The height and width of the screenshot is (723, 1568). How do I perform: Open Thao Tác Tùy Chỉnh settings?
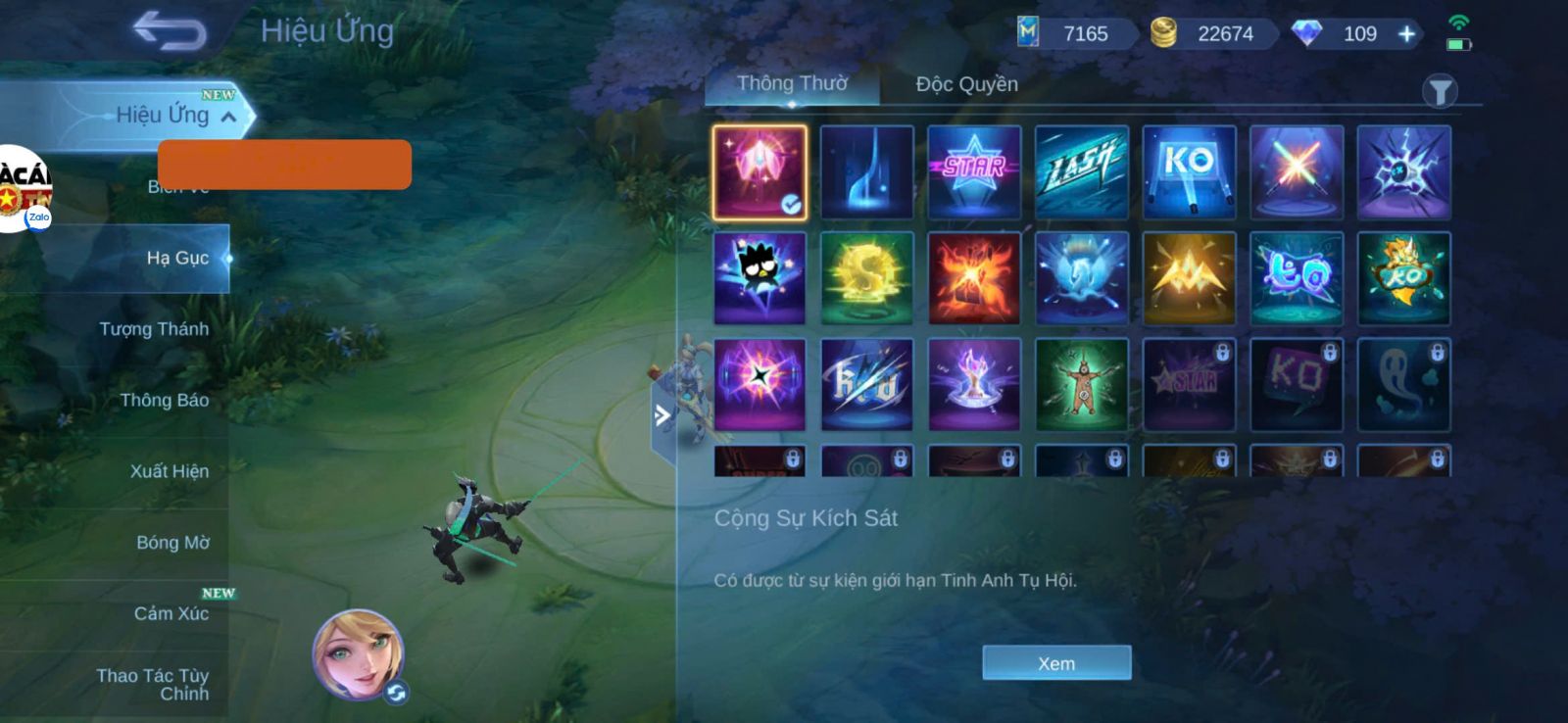pos(153,684)
